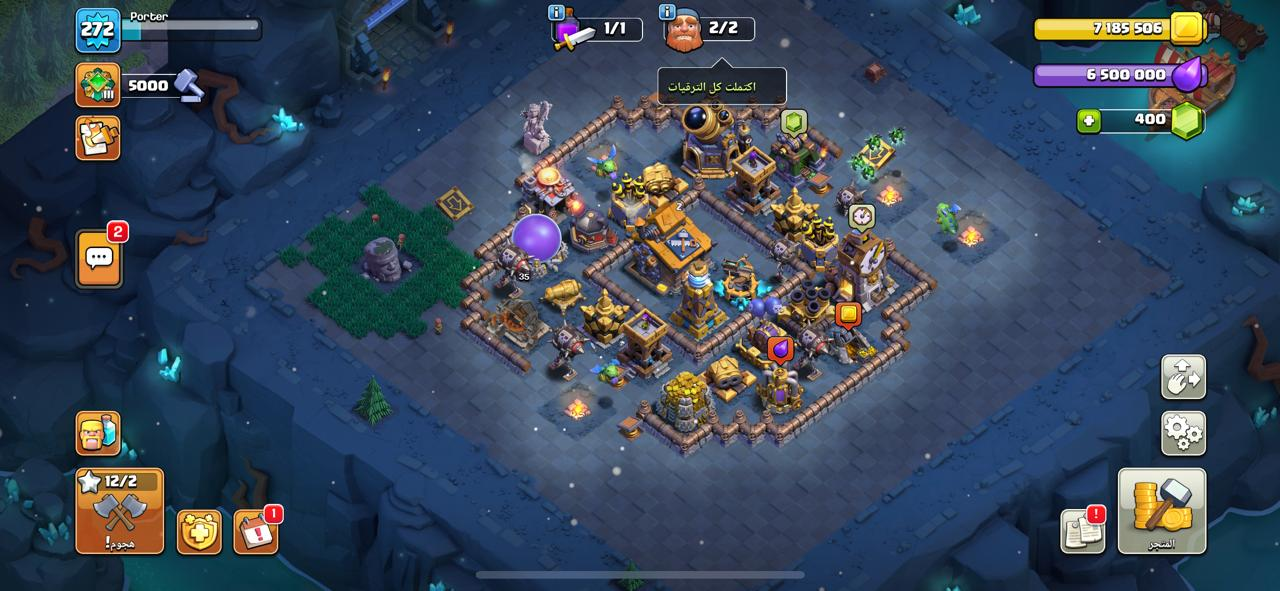Viewport: 1280px width, 591px height.
Task: Open the settings gears menu
Action: point(1183,433)
